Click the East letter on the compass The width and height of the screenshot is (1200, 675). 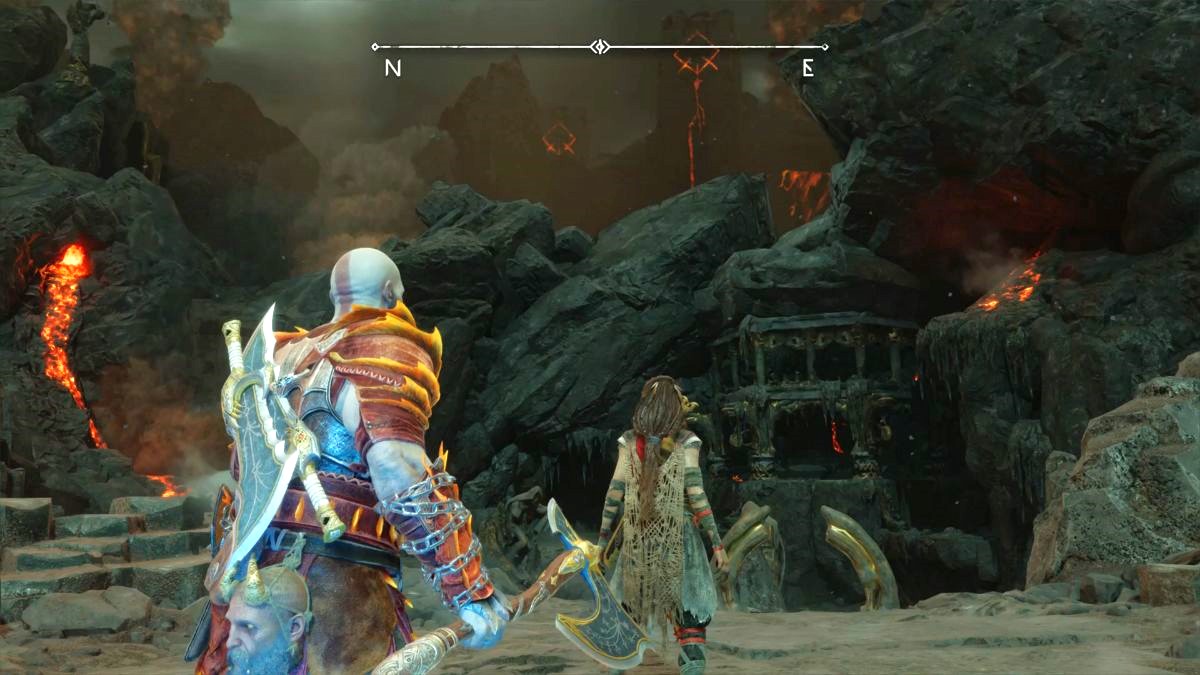click(808, 69)
